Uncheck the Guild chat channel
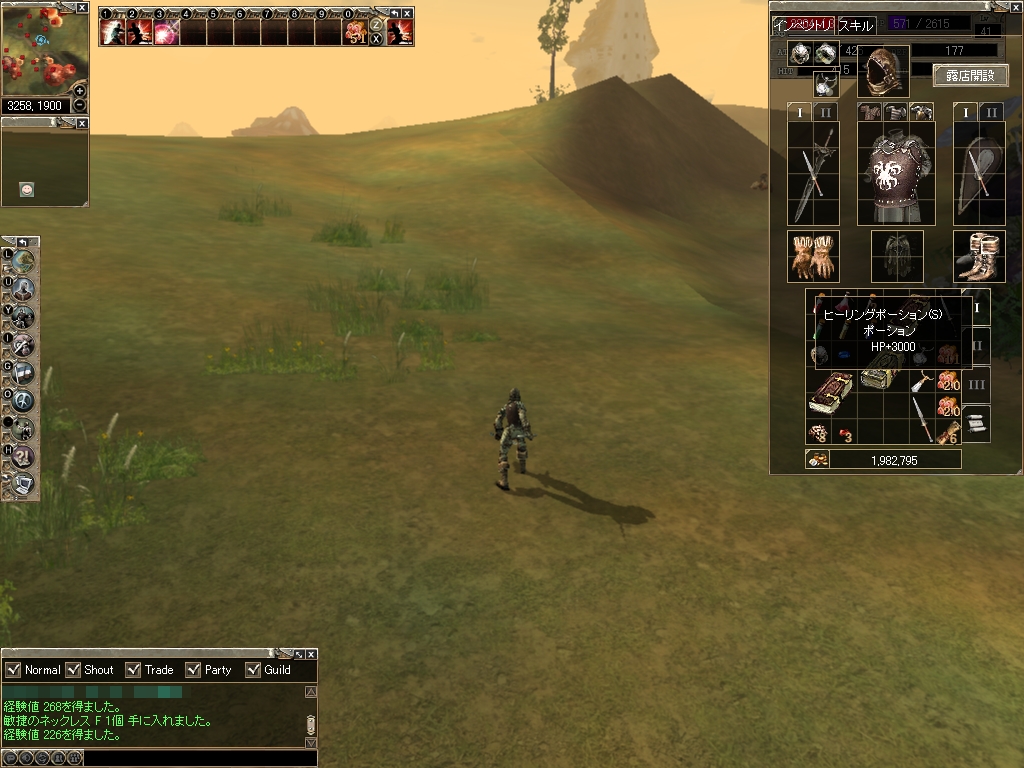1024x768 pixels. click(x=253, y=670)
